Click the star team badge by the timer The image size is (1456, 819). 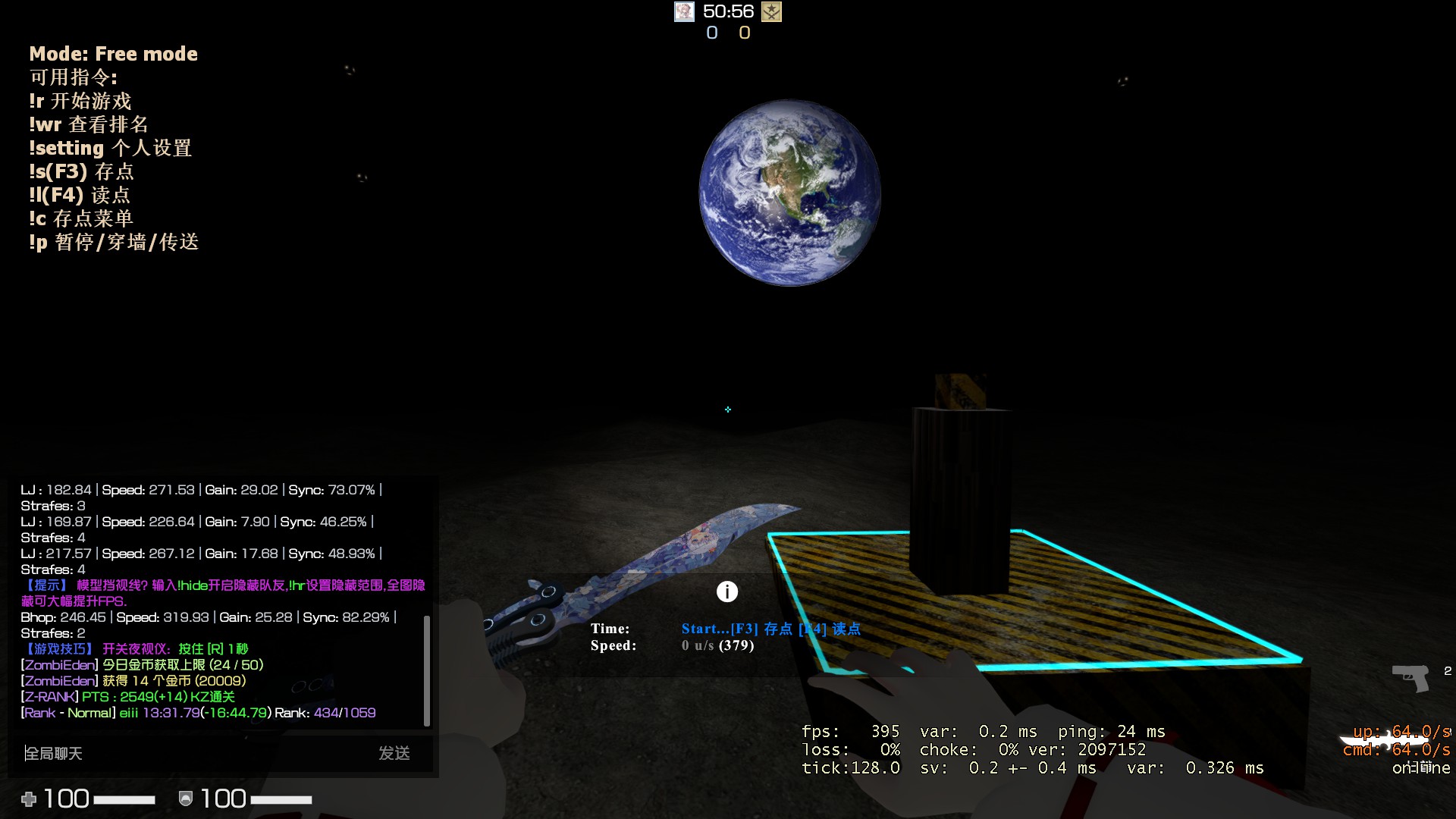(x=771, y=11)
